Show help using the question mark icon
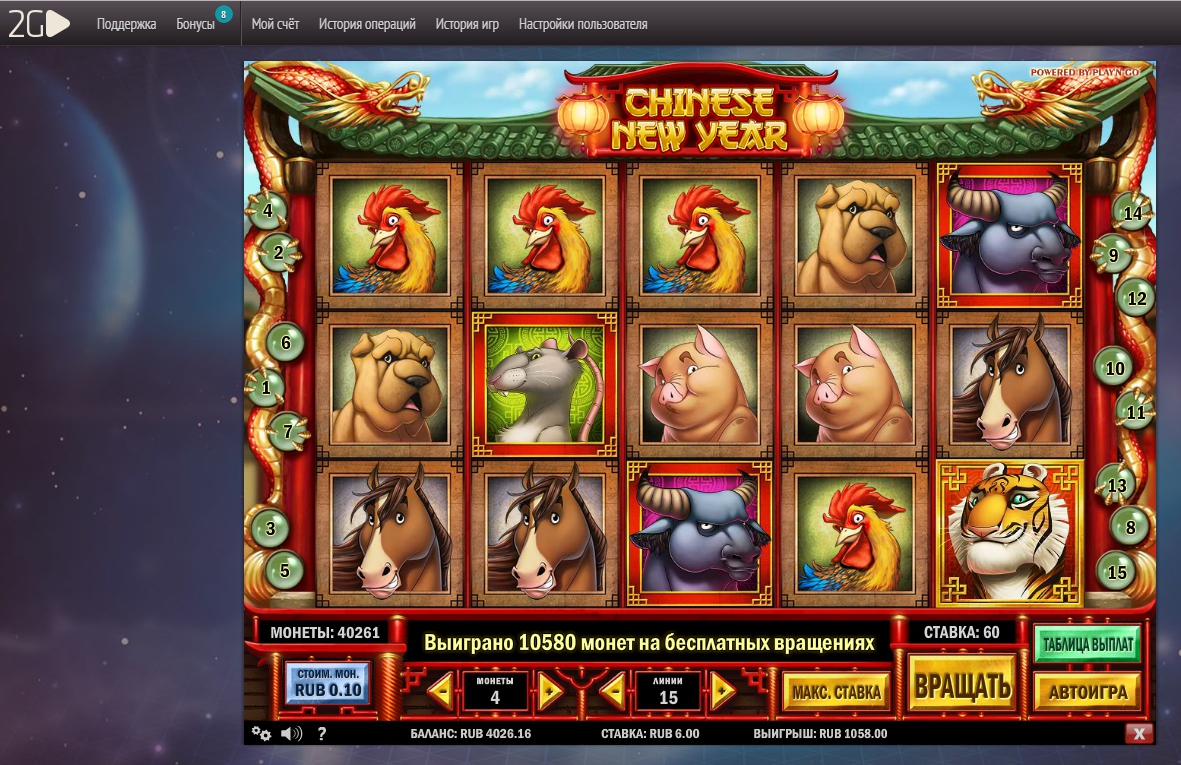 tap(322, 734)
